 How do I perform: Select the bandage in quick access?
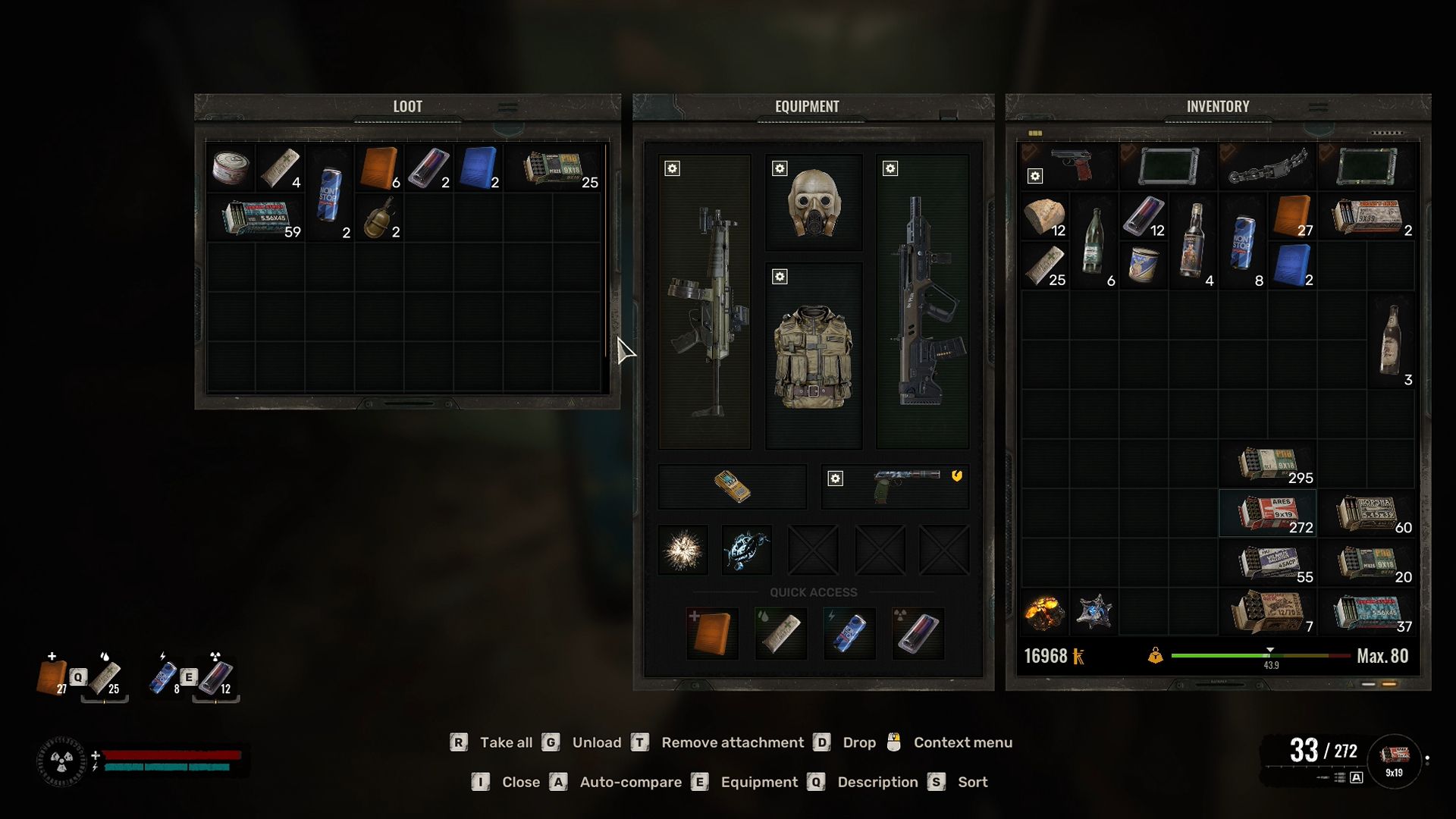click(x=781, y=633)
